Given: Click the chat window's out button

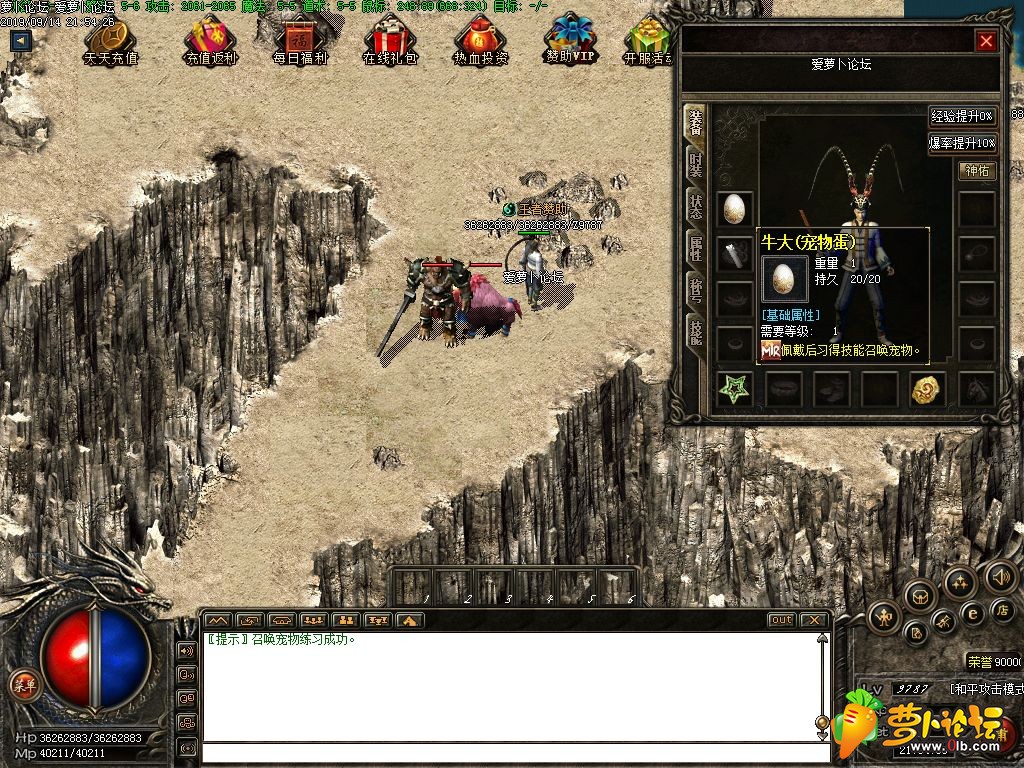Looking at the screenshot, I should (x=781, y=620).
